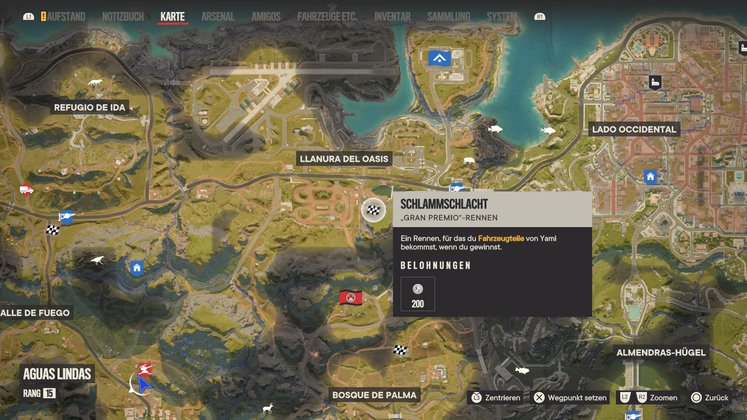Switch to the Amigos tab
This screenshot has width=747, height=420.
[266, 17]
